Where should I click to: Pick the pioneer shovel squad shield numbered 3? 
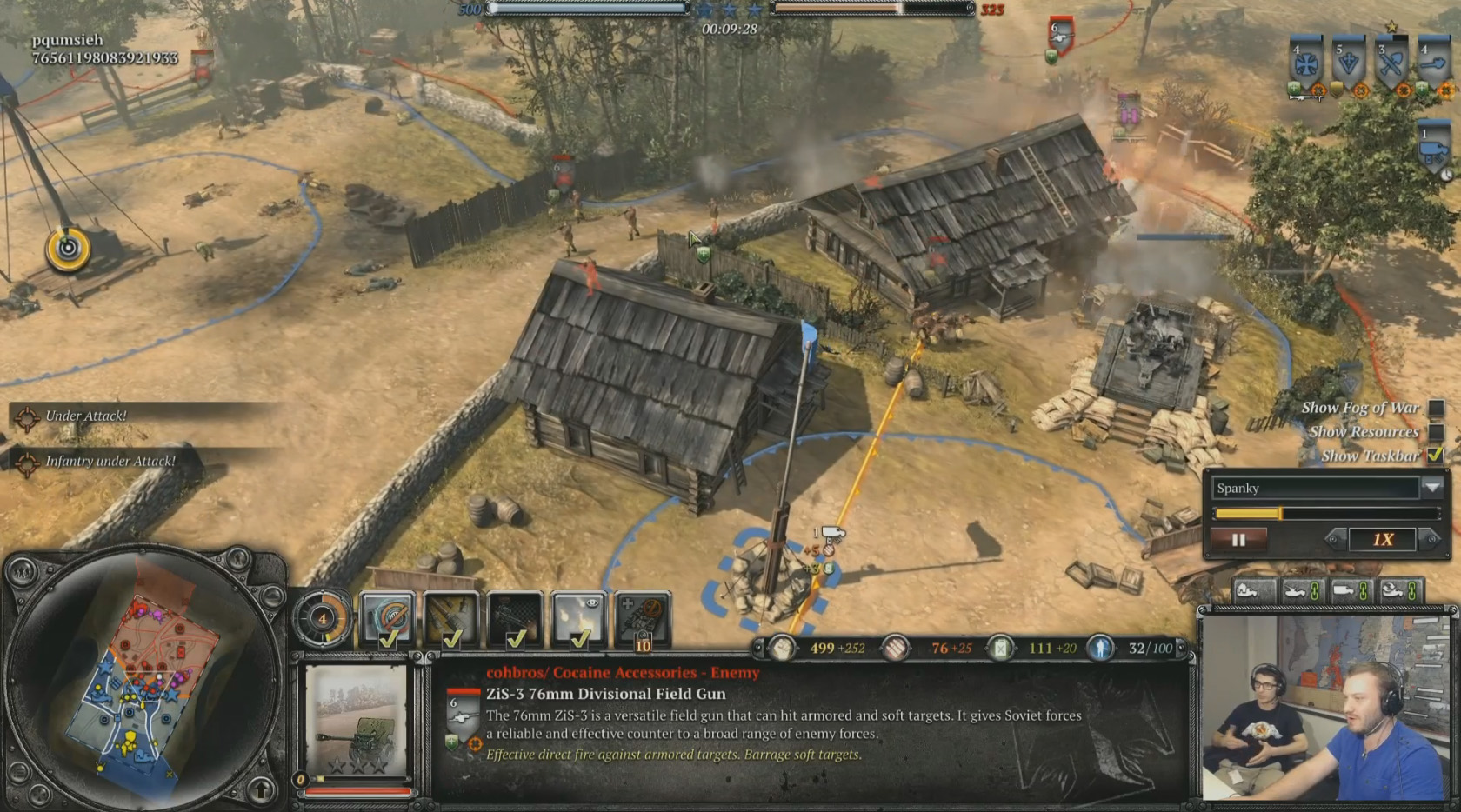tap(1391, 64)
